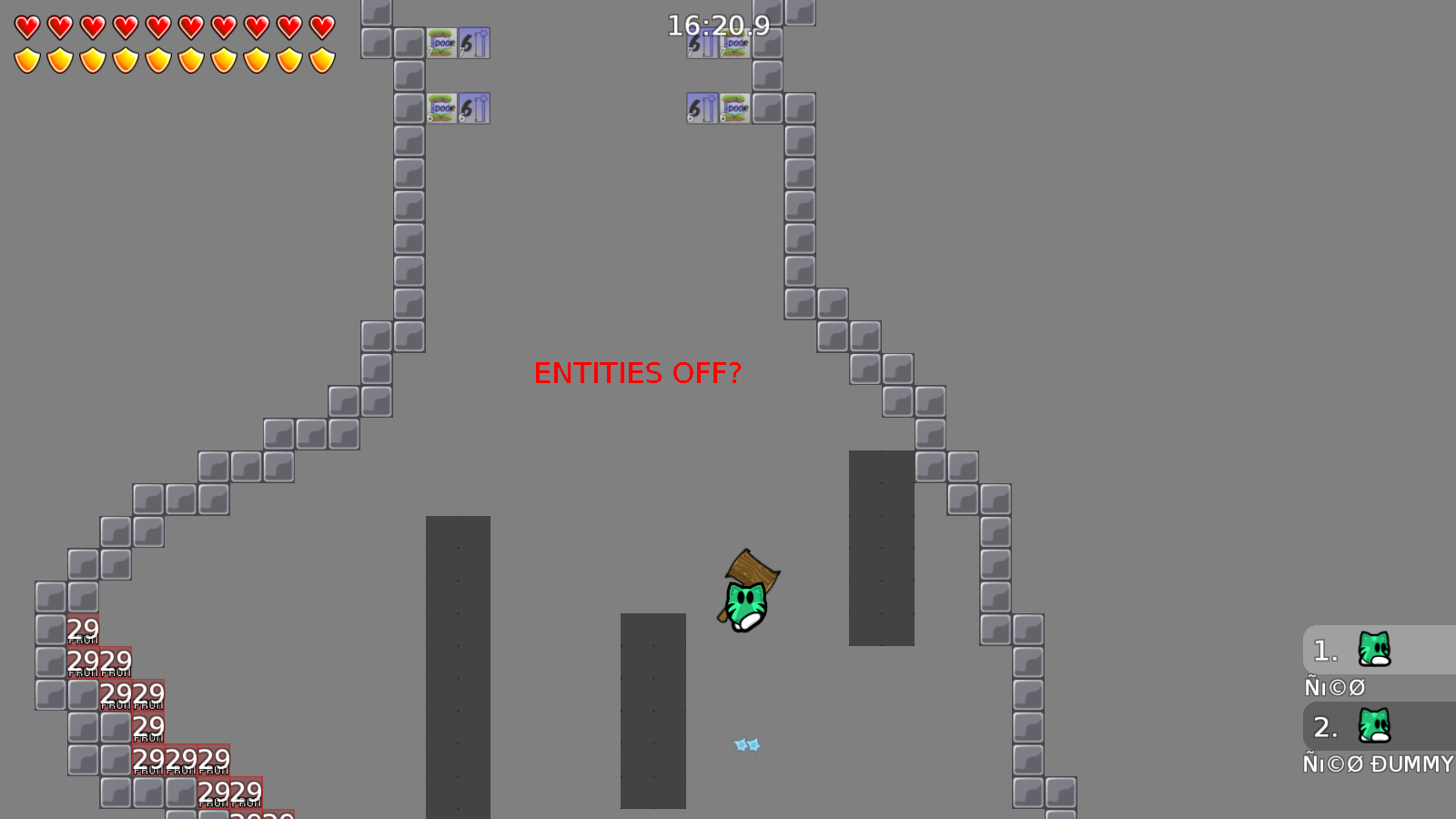Image resolution: width=1456 pixels, height=819 pixels.
Task: Click the lower DOOR 6 tile on the left
Action: click(x=441, y=107)
